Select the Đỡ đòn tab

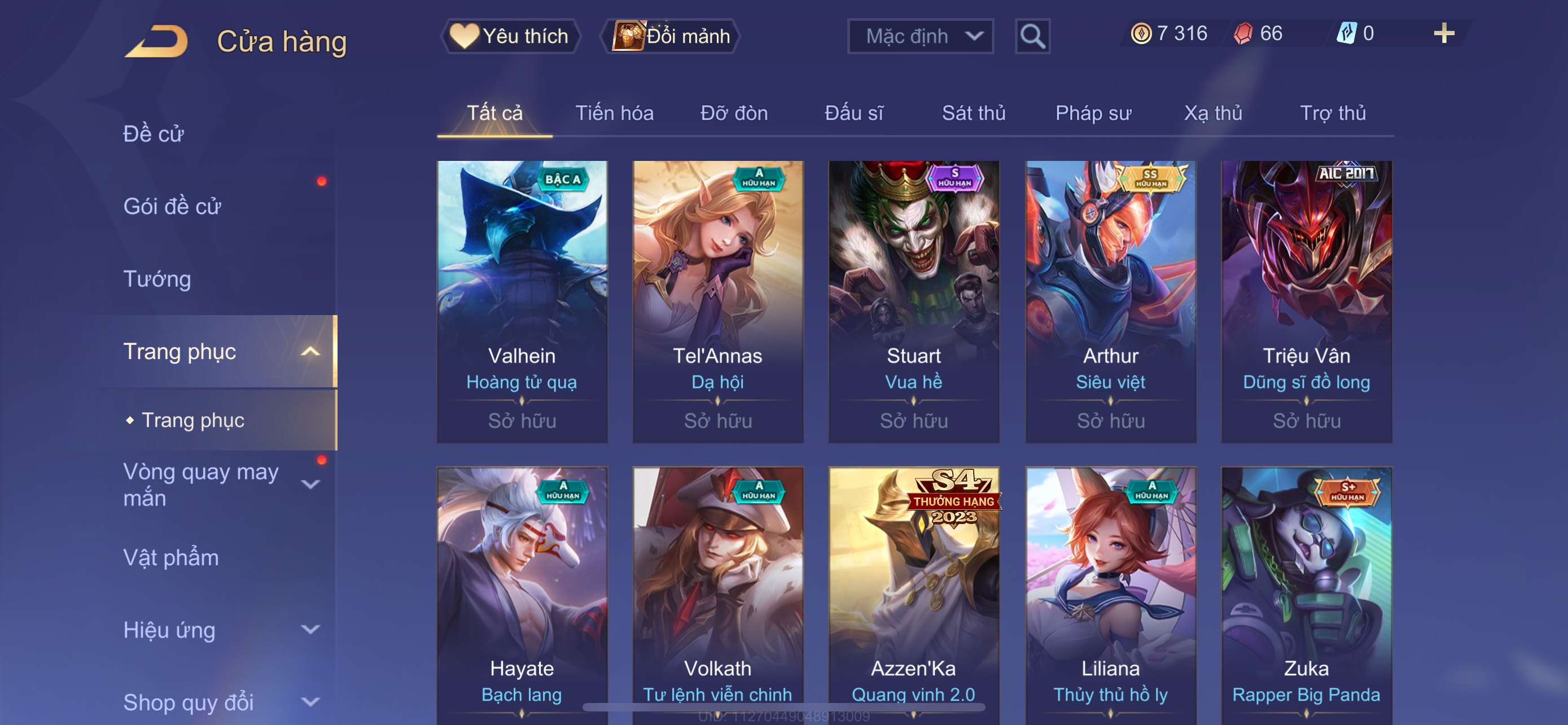tap(733, 113)
